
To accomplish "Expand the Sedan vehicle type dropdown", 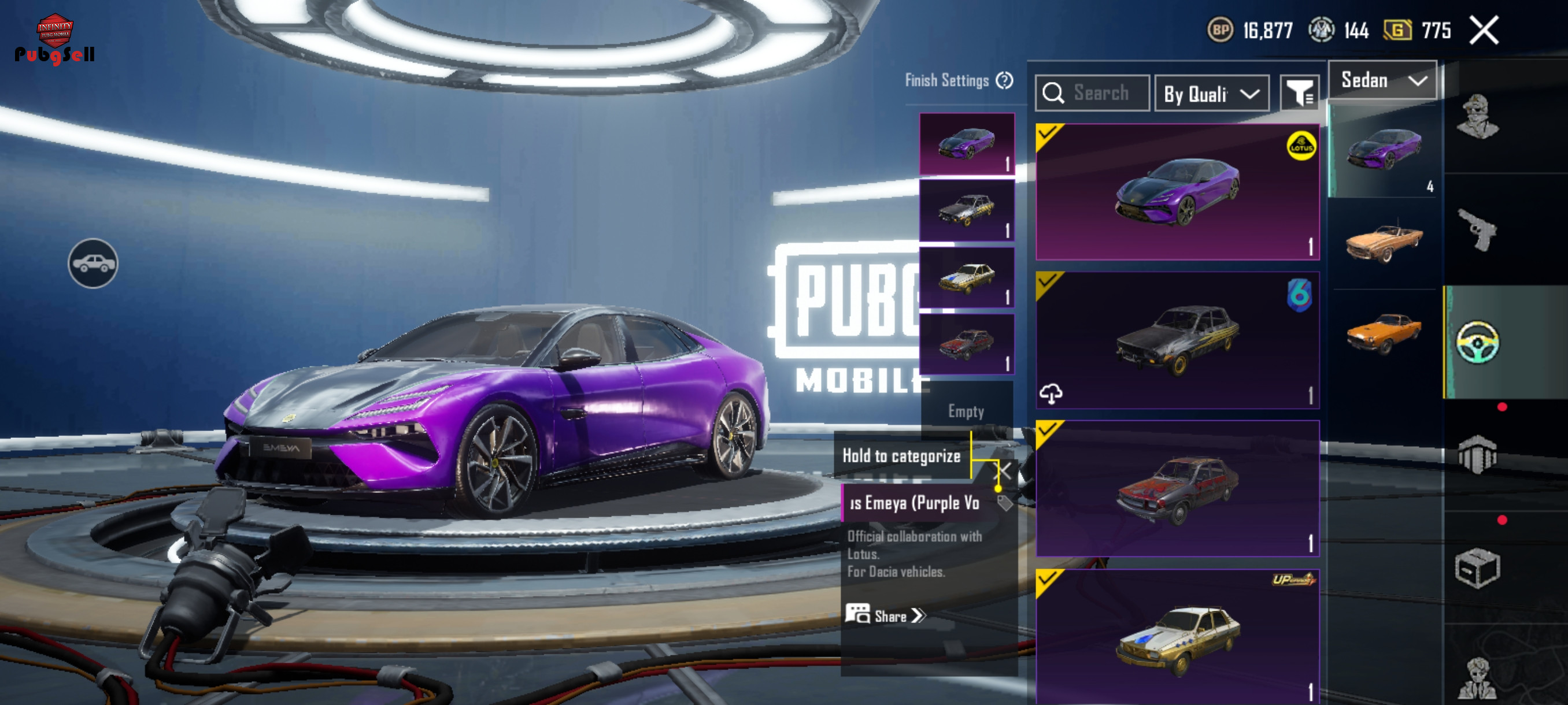I will 1382,80.
